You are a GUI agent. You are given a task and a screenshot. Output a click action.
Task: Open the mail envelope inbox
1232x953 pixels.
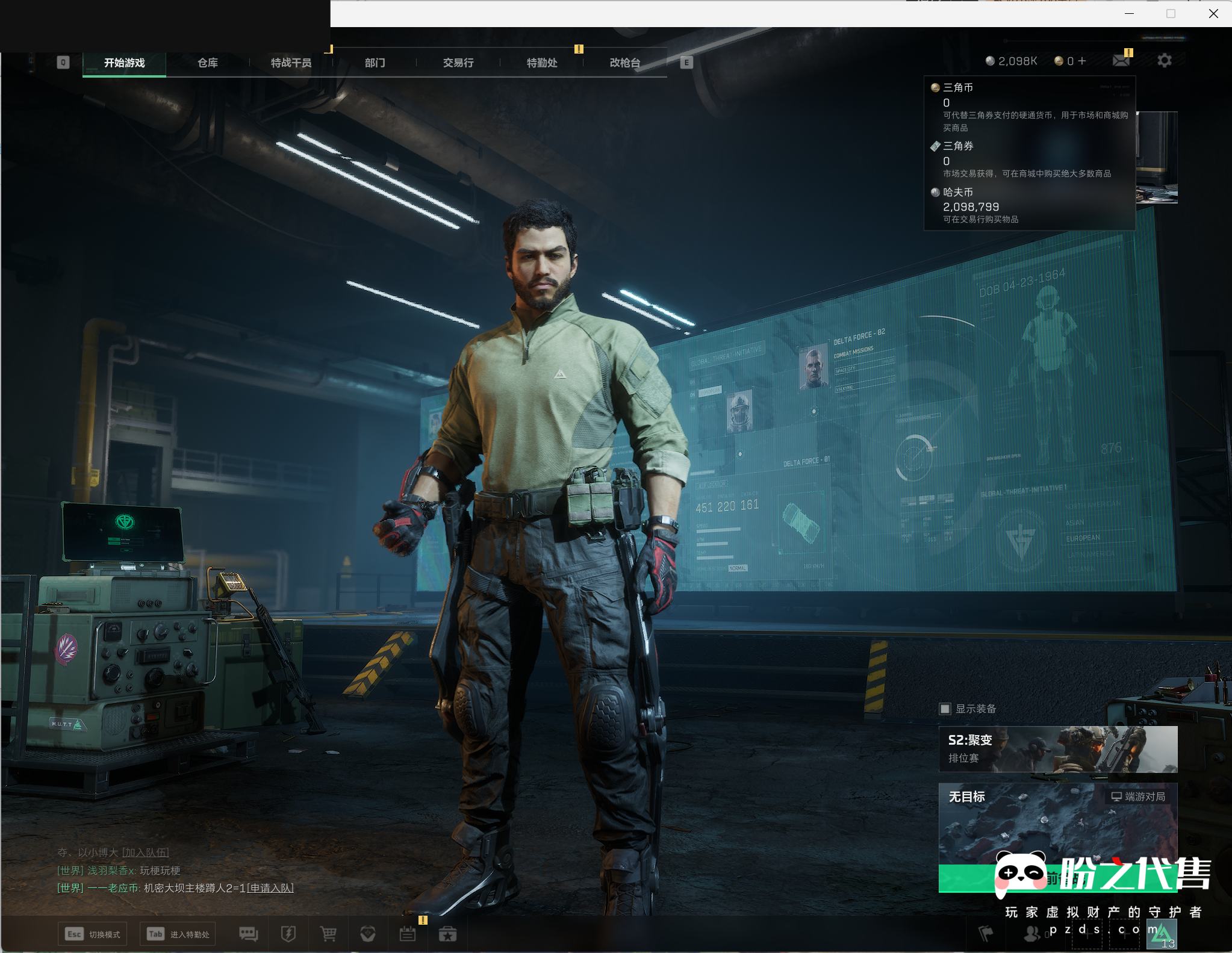point(1121,61)
